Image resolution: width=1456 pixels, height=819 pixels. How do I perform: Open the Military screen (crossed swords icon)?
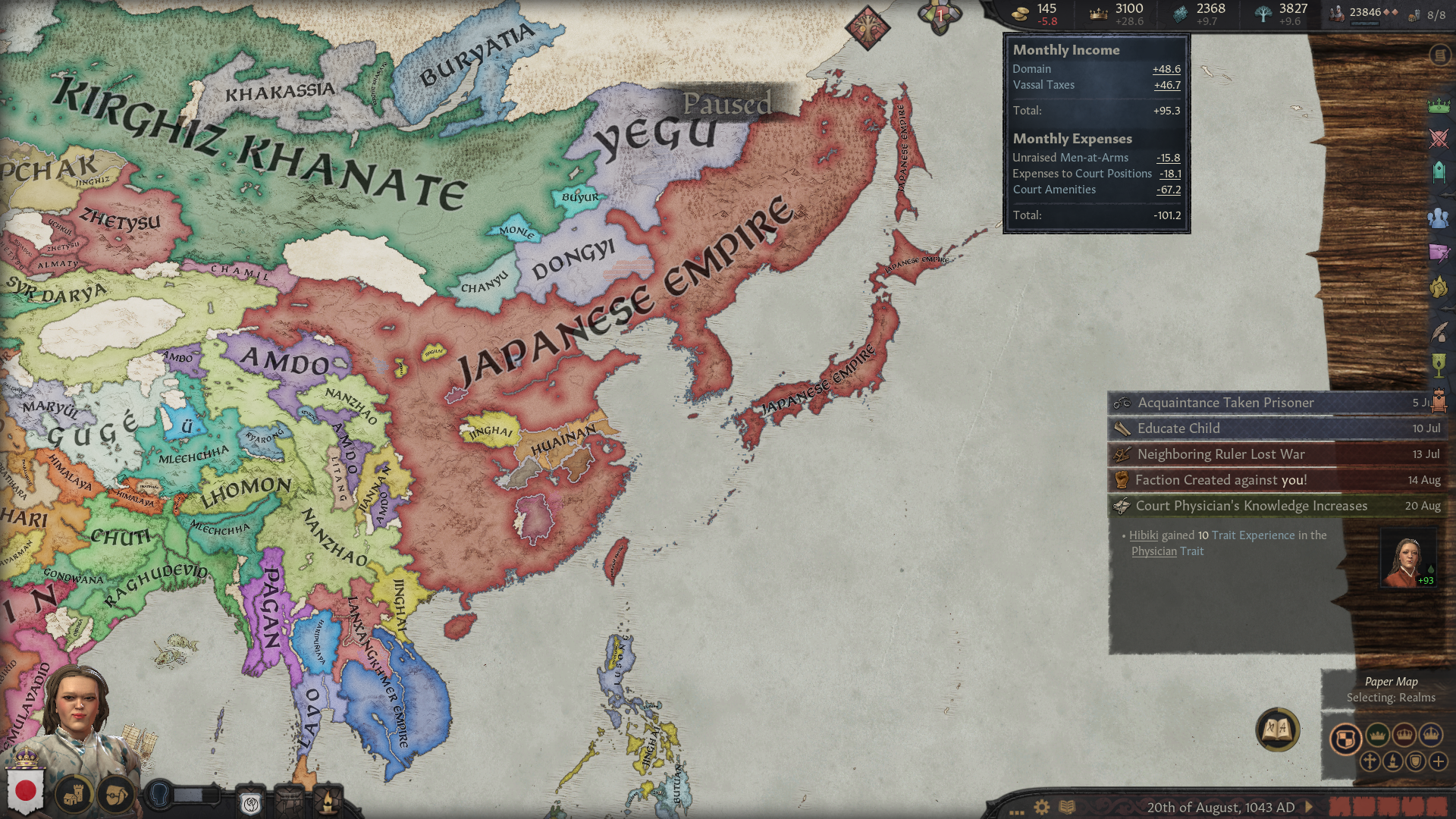pyautogui.click(x=1439, y=139)
